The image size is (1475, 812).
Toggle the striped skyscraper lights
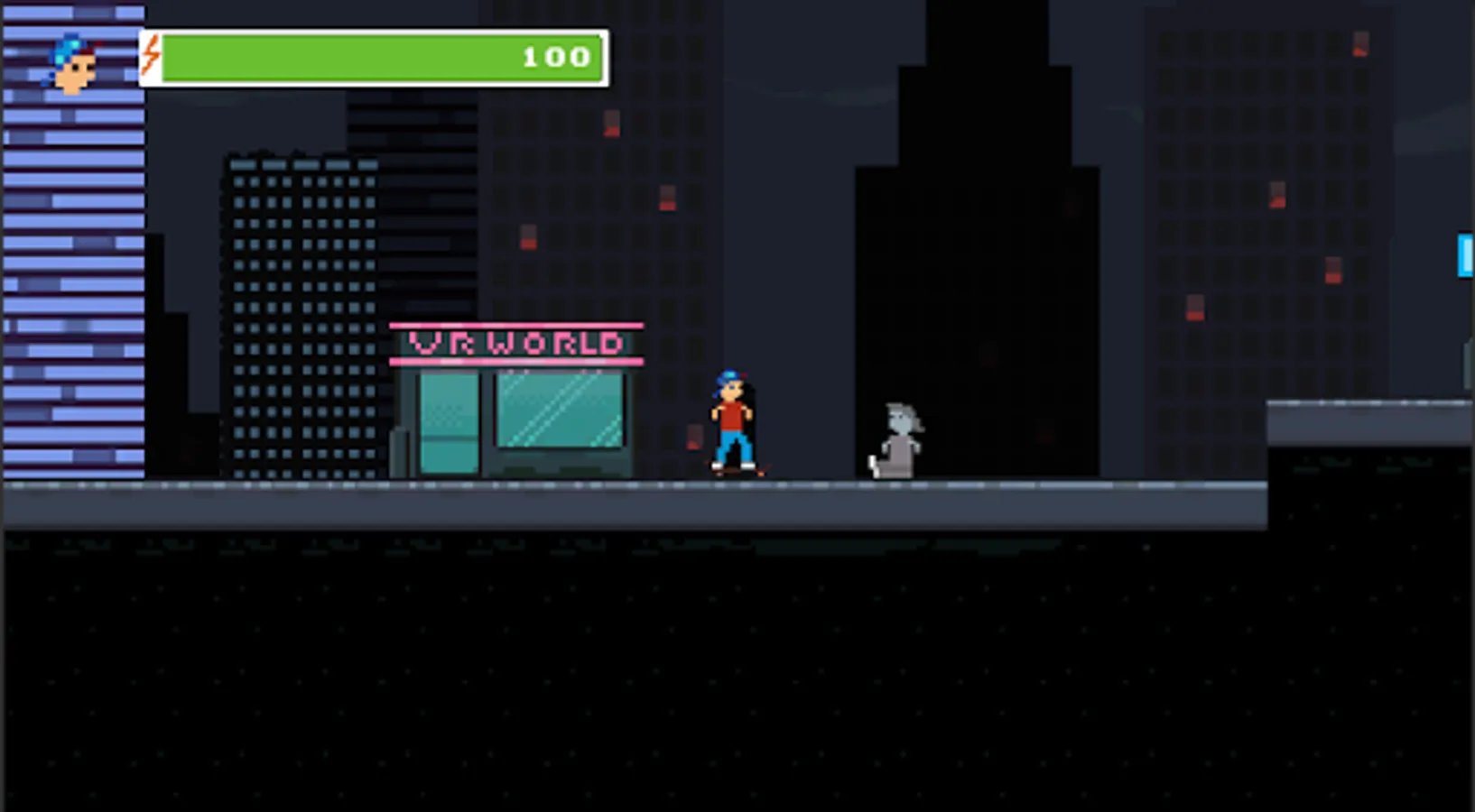72,271
